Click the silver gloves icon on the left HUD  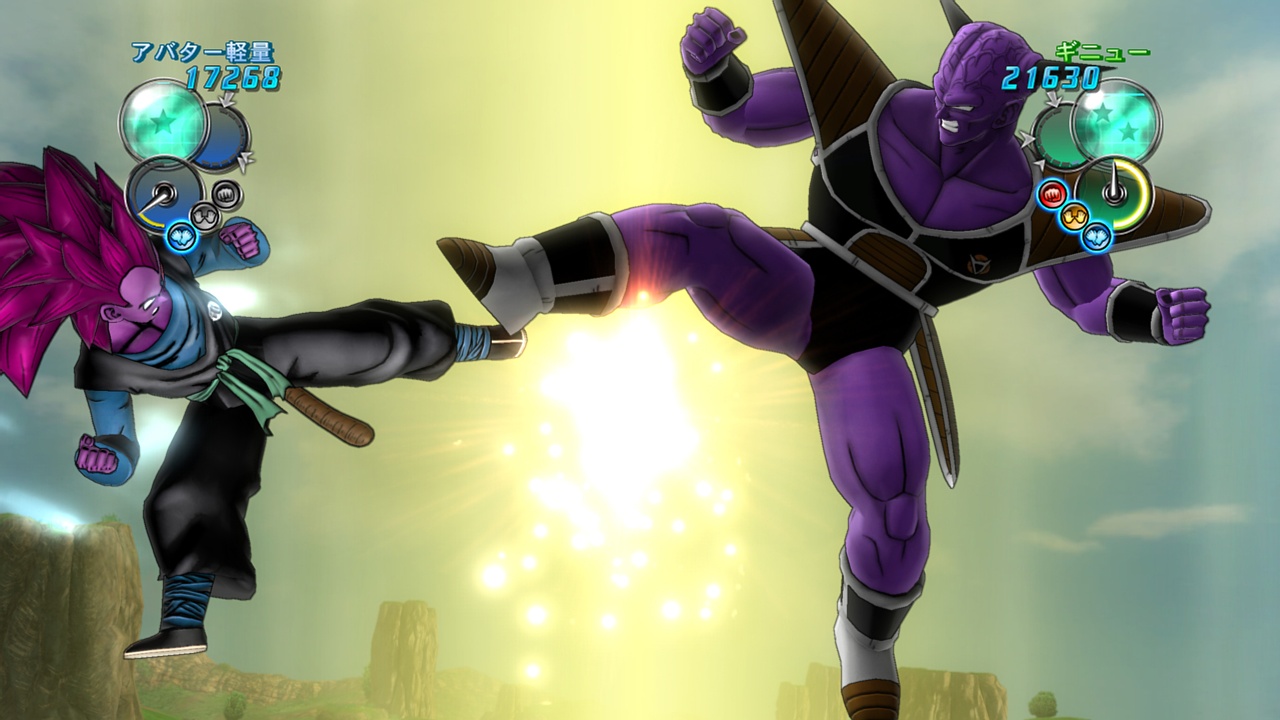coord(204,216)
